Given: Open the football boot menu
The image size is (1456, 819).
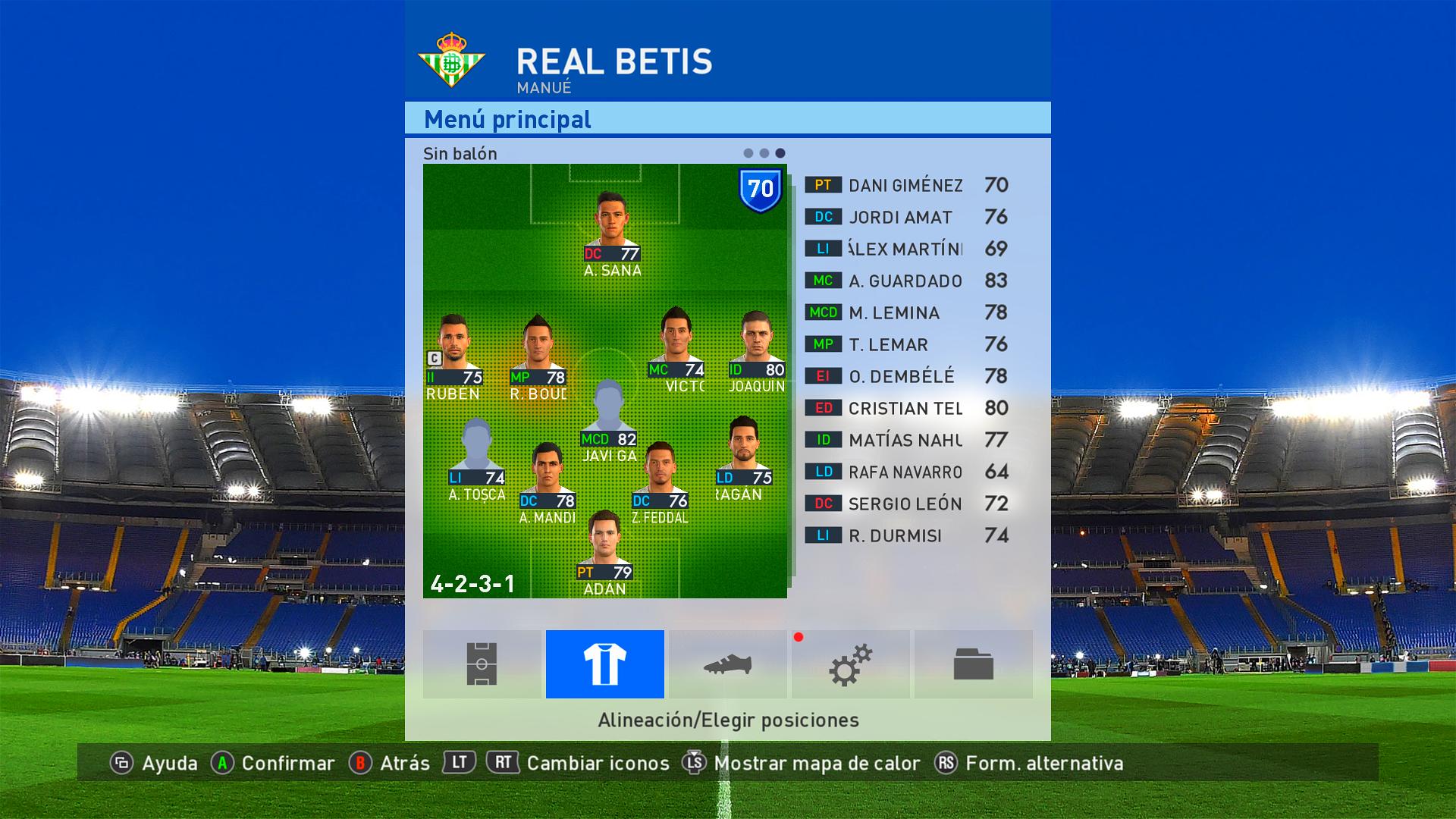Looking at the screenshot, I should [727, 664].
